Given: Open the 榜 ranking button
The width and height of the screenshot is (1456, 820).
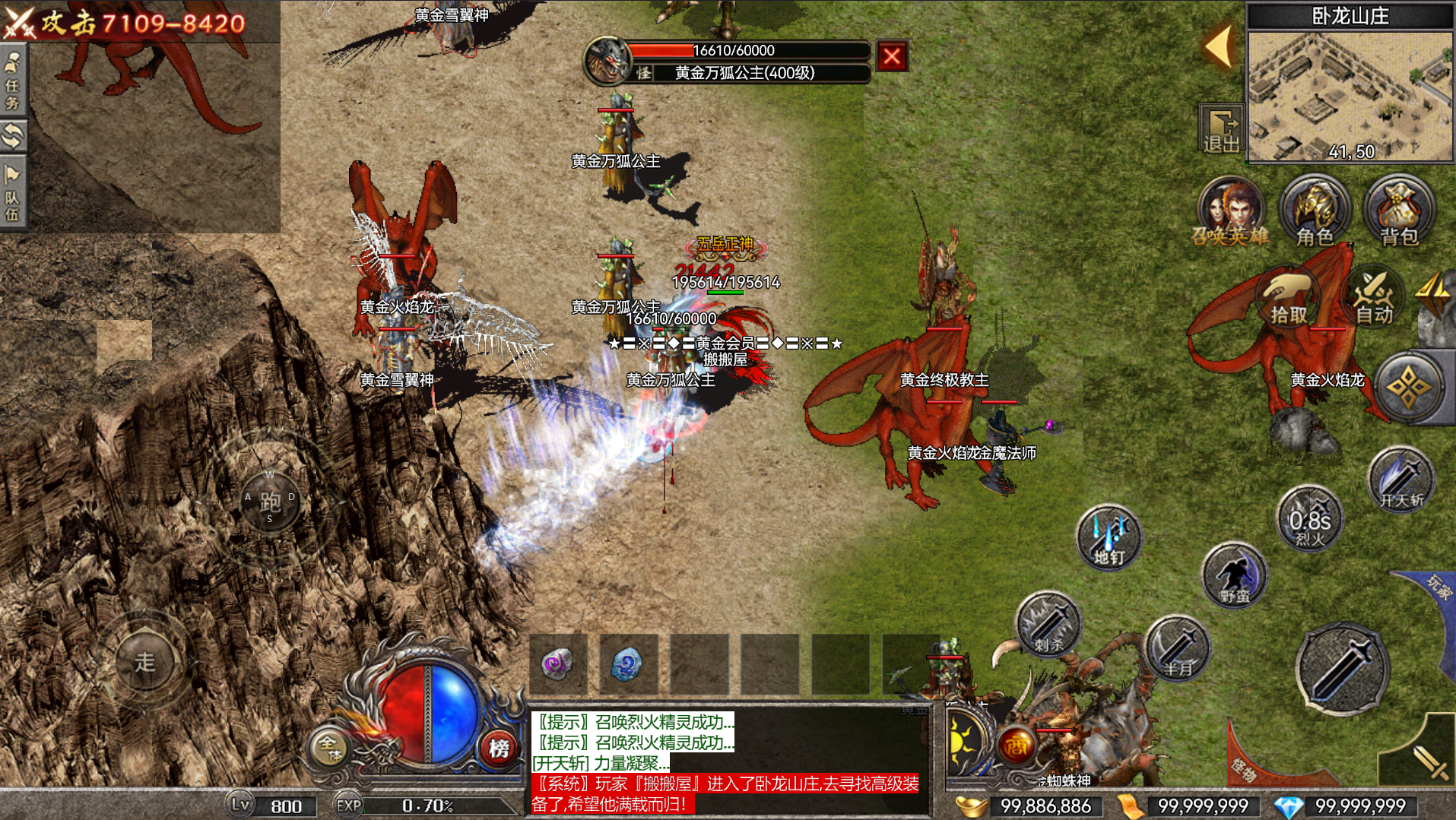Looking at the screenshot, I should coord(499,749).
